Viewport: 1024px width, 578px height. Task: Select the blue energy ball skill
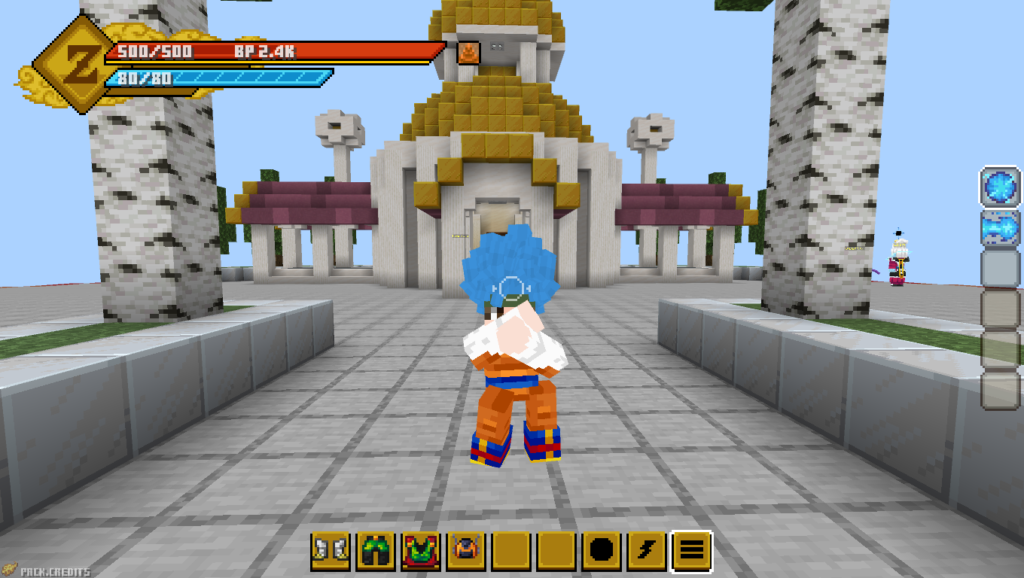click(1000, 188)
